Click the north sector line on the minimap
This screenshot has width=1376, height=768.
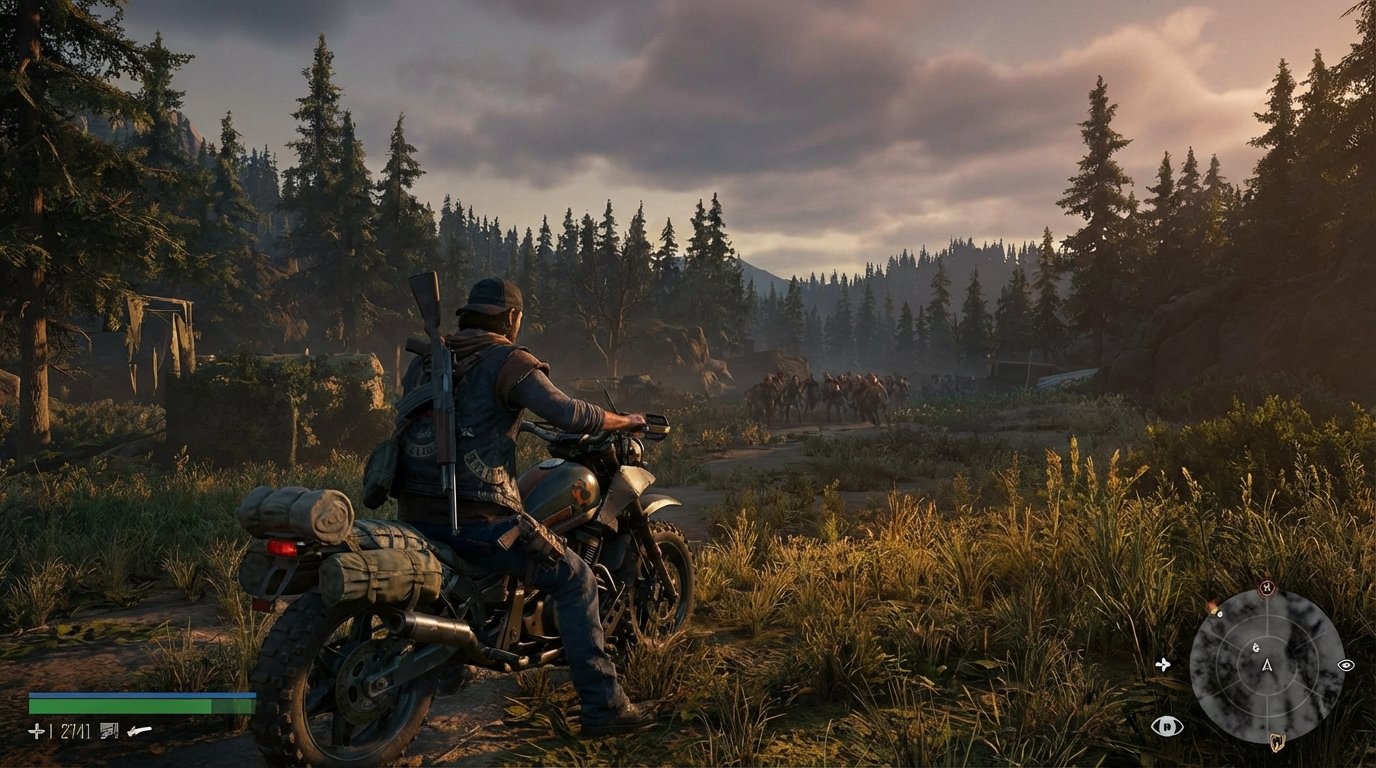1266,606
